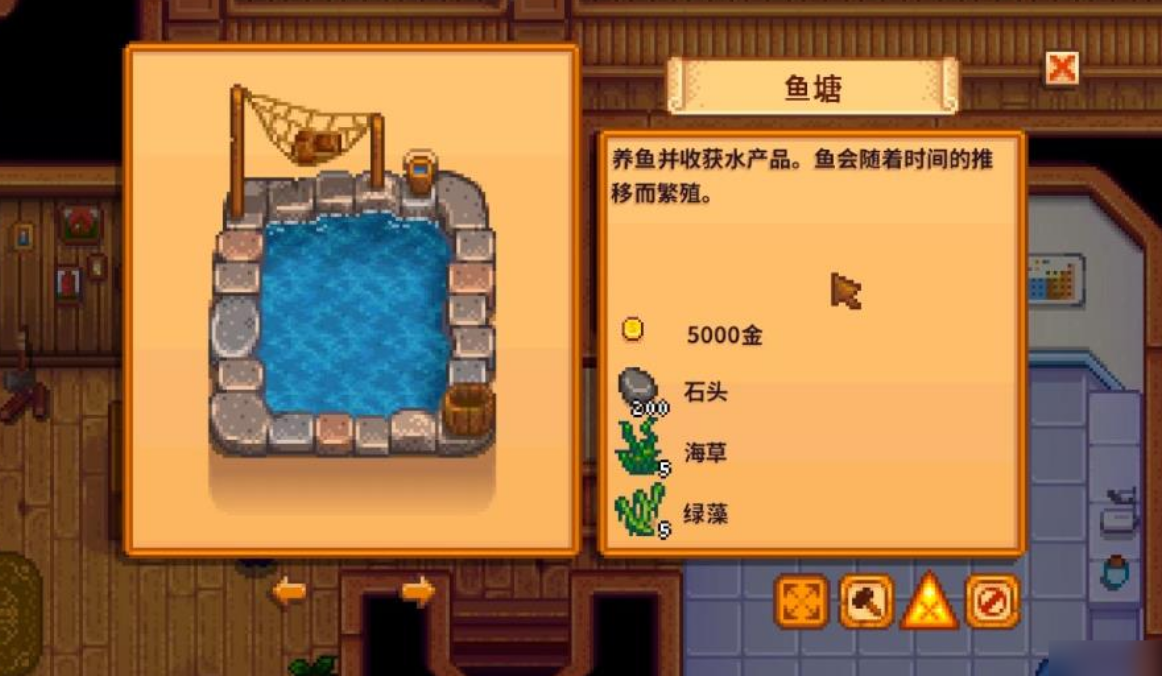Click the move buildings arrows button
This screenshot has width=1162, height=676.
point(802,602)
